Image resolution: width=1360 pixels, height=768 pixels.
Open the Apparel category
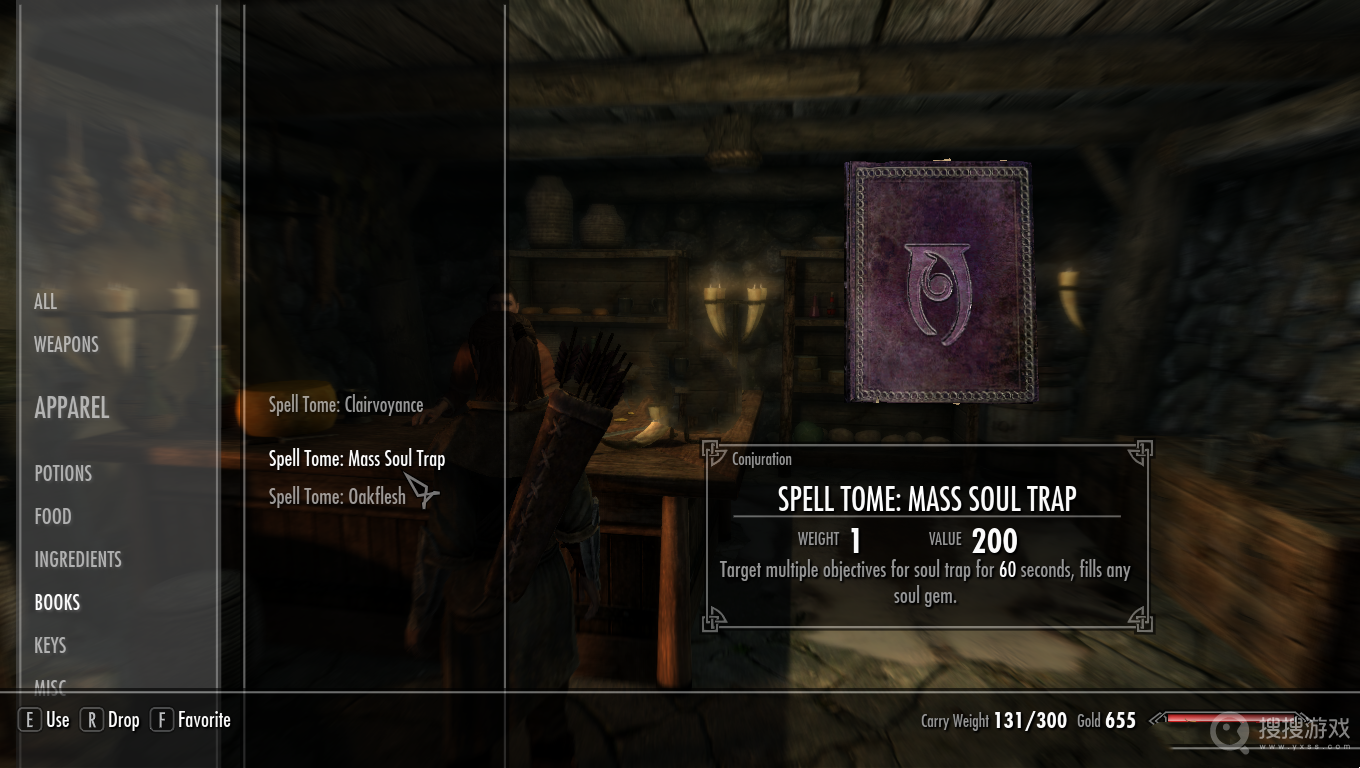click(x=71, y=408)
